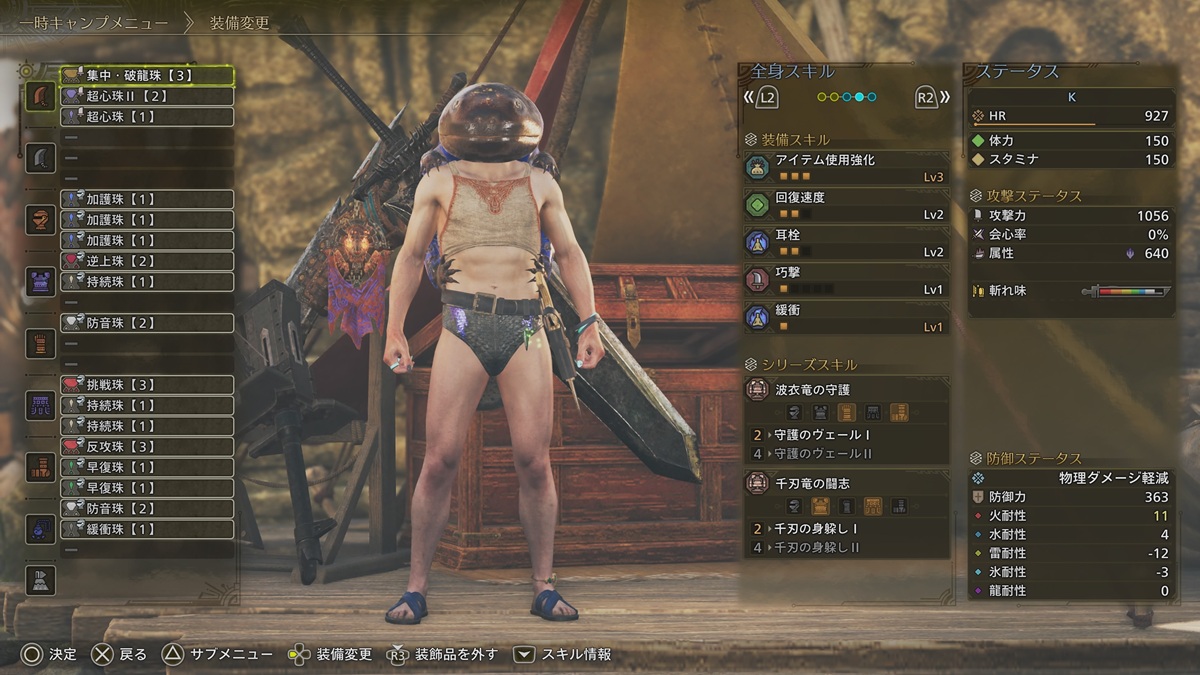This screenshot has width=1200, height=675.
Task: Select the 回復速度 skill row
Action: 846,205
